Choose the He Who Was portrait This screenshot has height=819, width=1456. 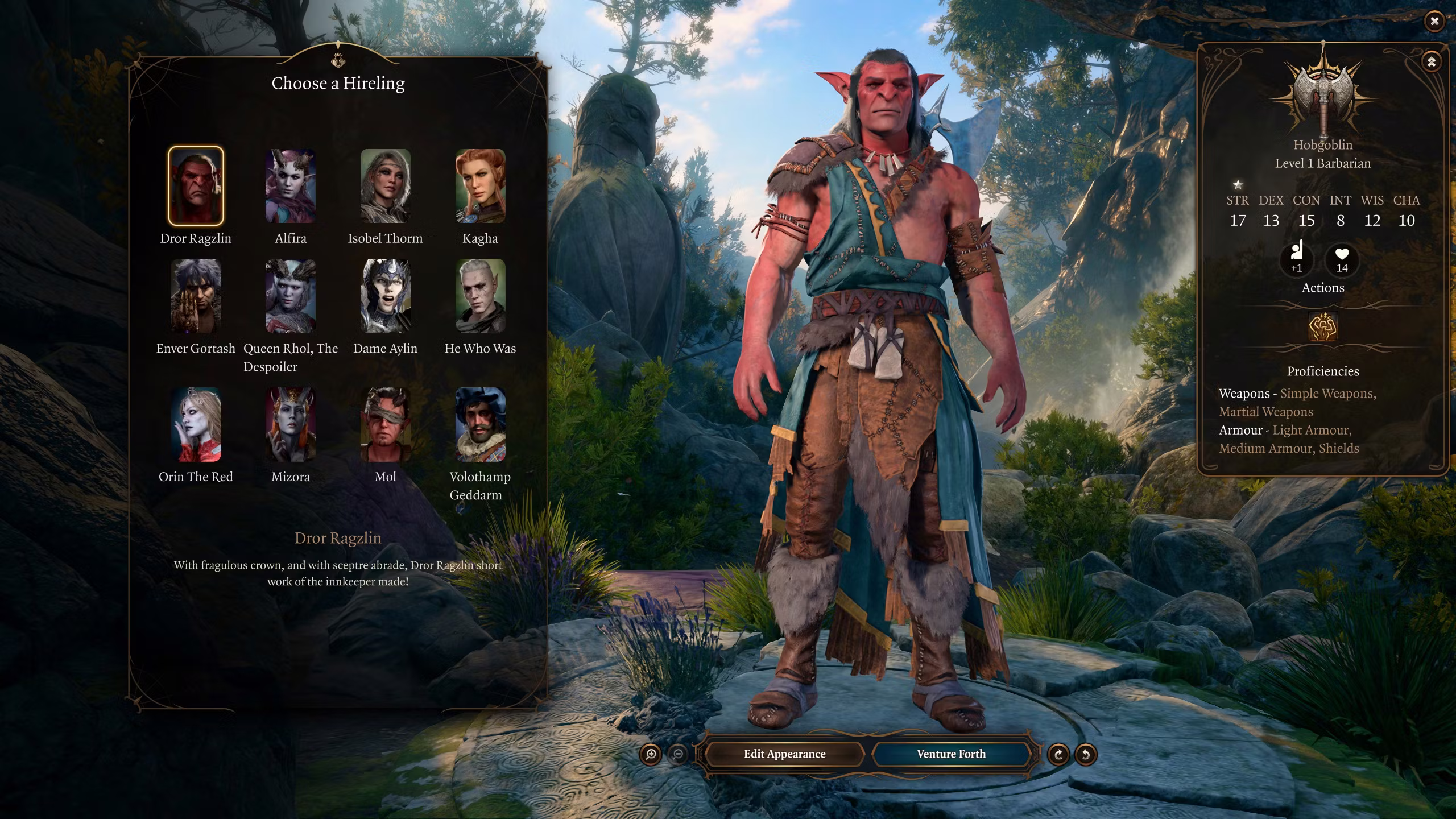(x=480, y=296)
